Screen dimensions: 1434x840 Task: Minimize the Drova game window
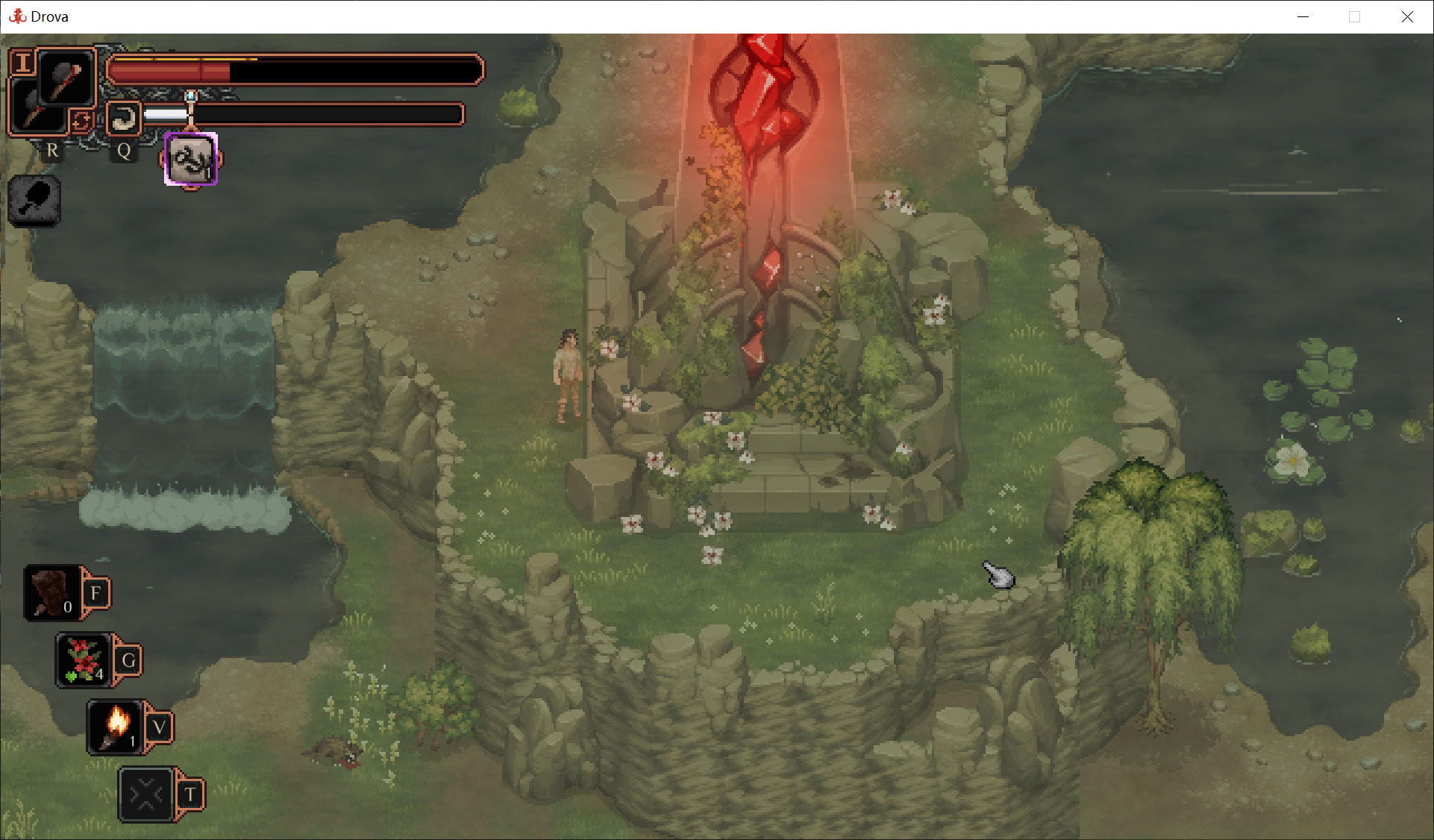(x=1303, y=16)
